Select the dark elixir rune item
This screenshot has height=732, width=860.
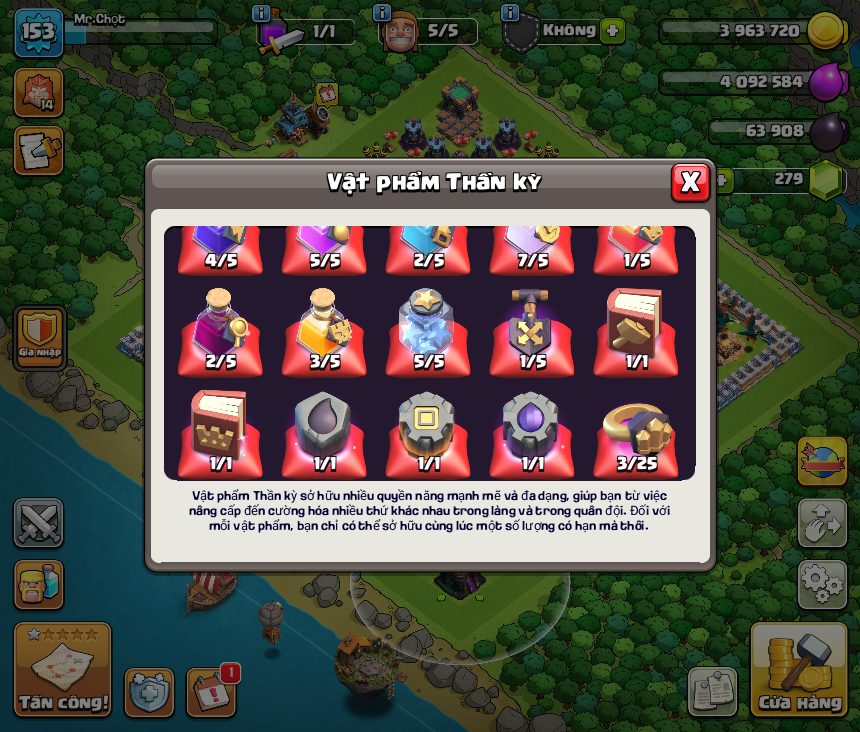[x=323, y=428]
